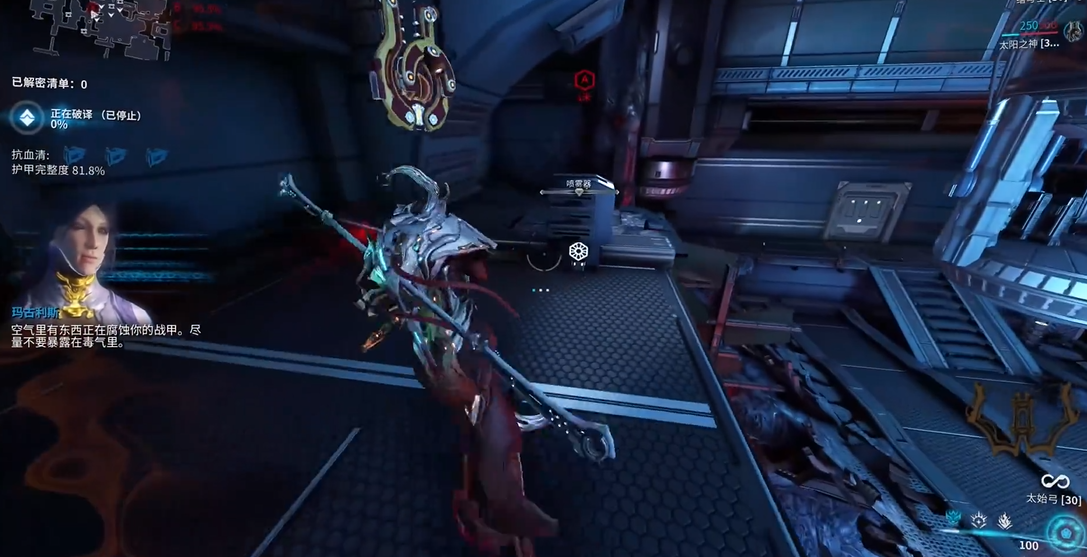1087x557 pixels.
Task: Click the glowing circular energy orb
Action: [x=1063, y=532]
